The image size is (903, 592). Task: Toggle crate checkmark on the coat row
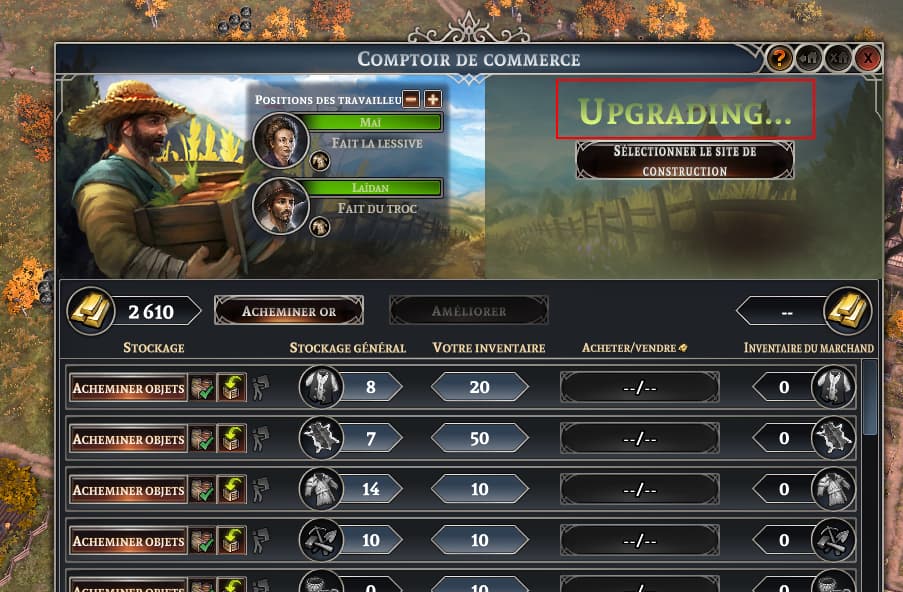[203, 388]
